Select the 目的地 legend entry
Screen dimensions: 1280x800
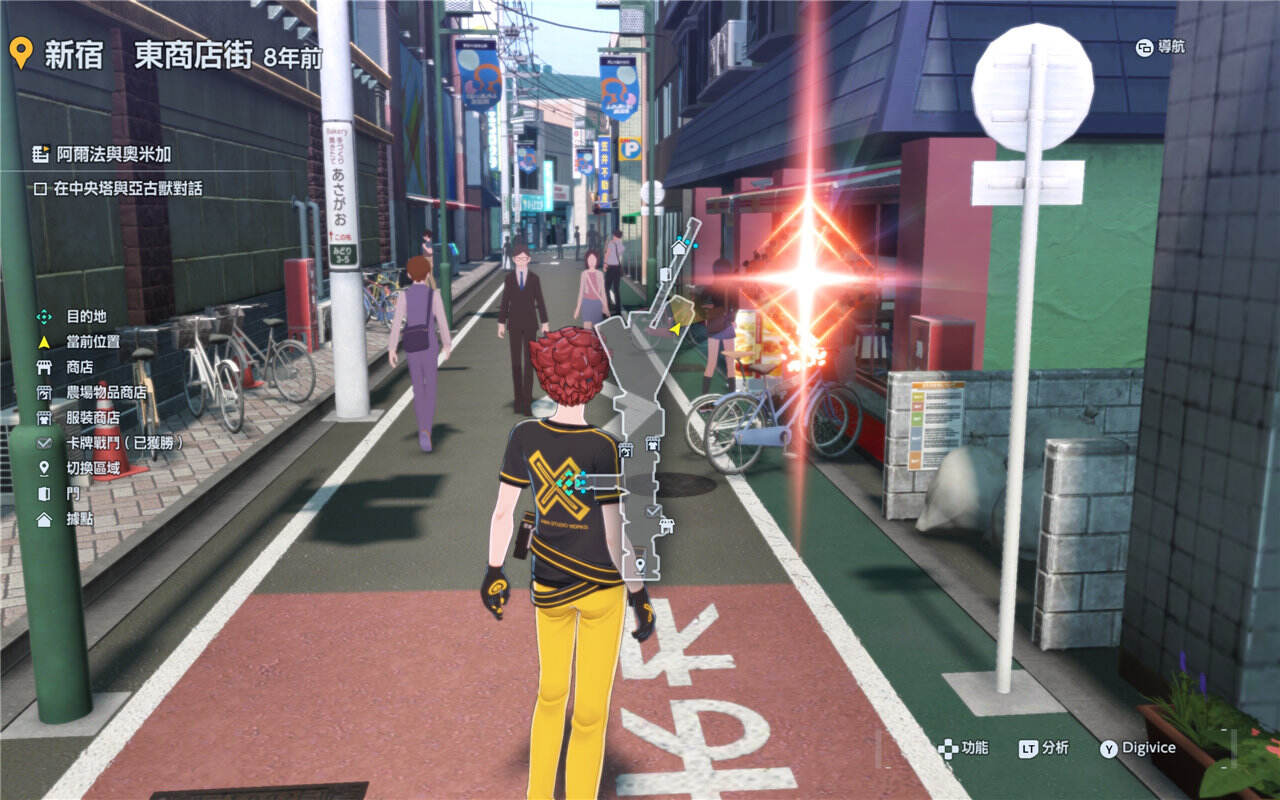point(86,316)
